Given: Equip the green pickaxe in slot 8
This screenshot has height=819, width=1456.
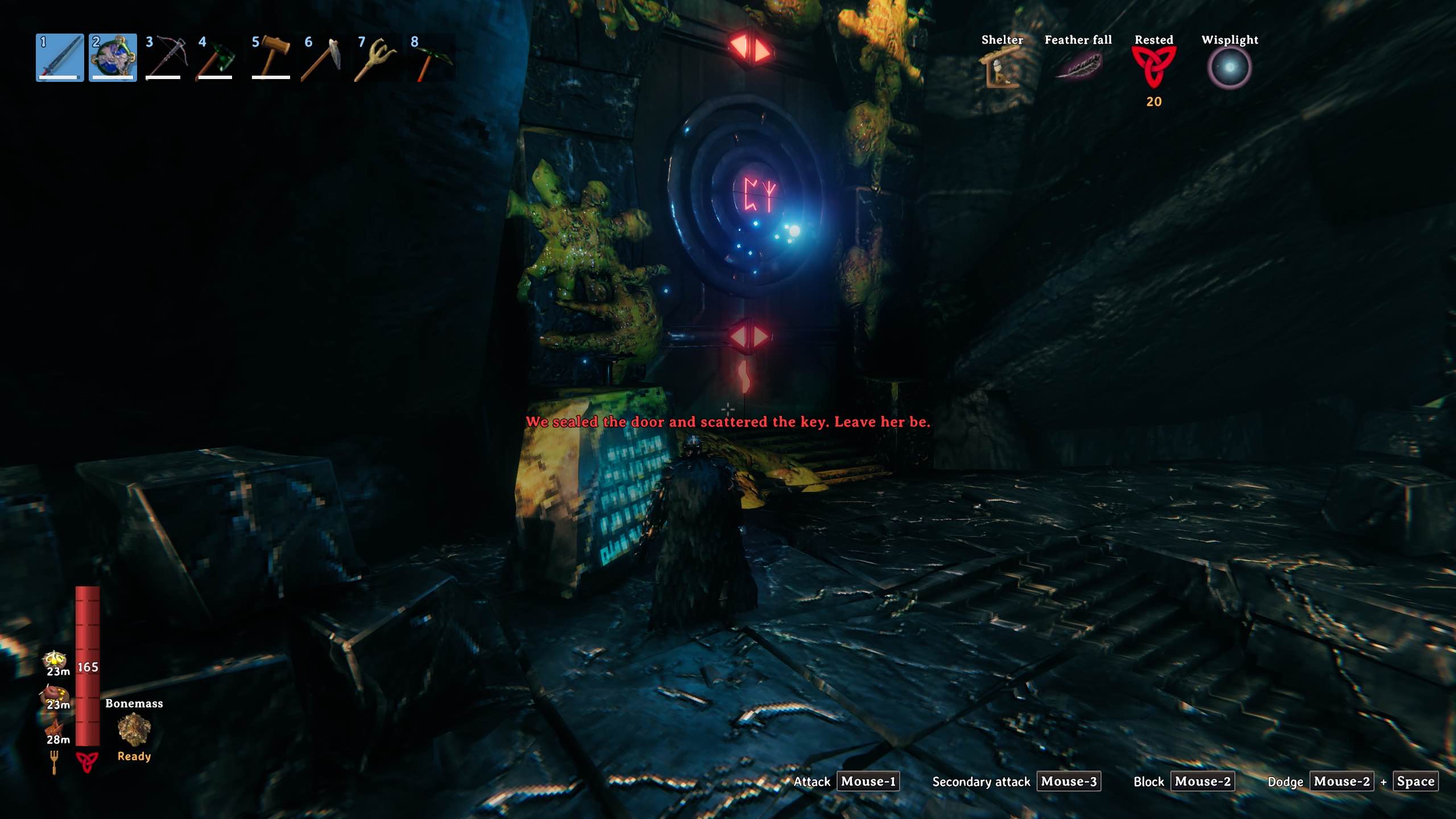Looking at the screenshot, I should [430, 57].
